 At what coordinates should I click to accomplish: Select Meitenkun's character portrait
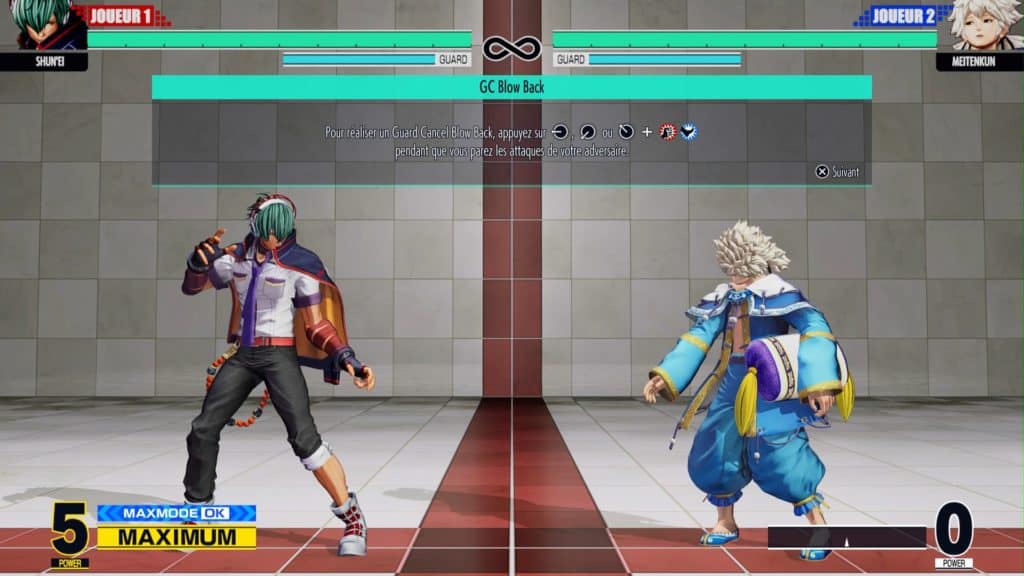984,24
